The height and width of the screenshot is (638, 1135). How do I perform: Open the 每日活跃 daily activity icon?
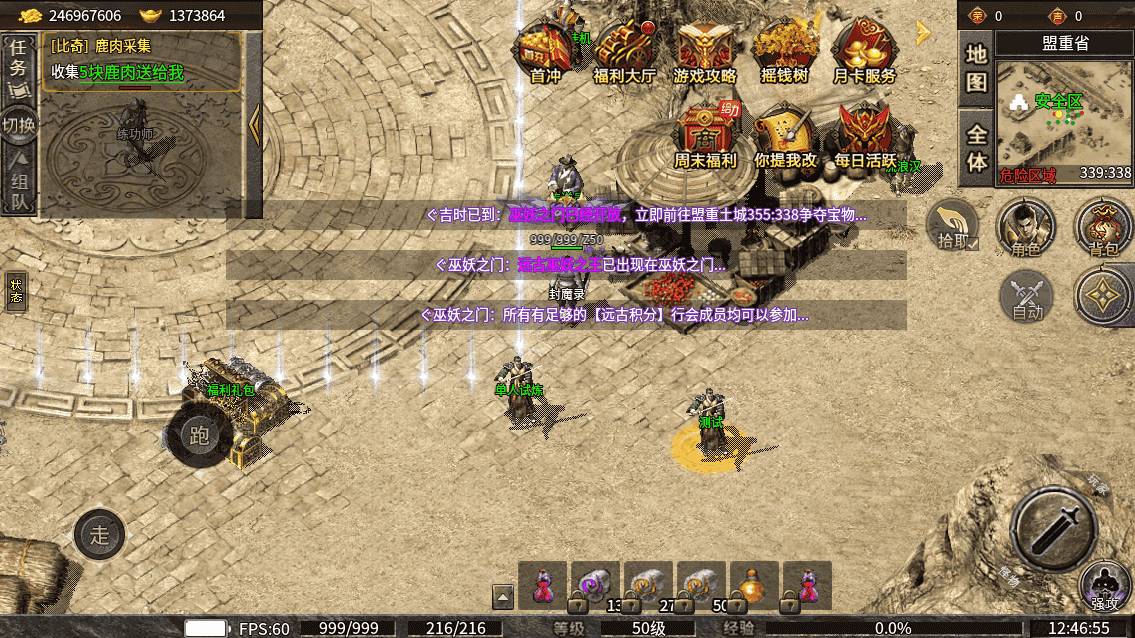[864, 135]
